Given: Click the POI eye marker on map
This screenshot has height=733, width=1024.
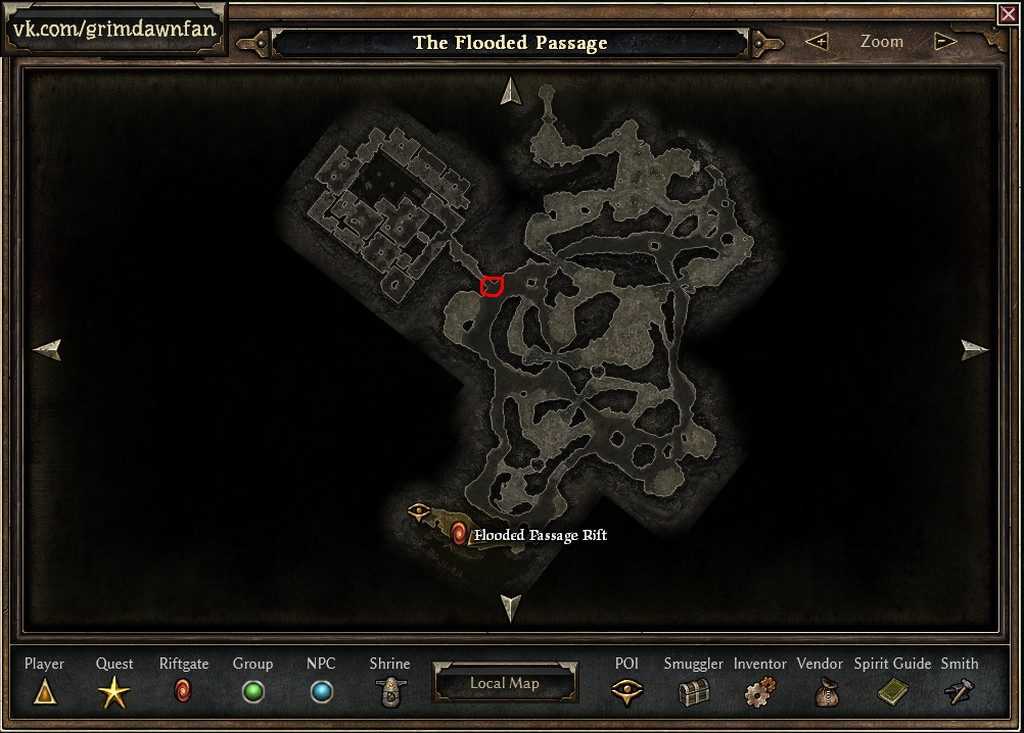Looking at the screenshot, I should (419, 512).
